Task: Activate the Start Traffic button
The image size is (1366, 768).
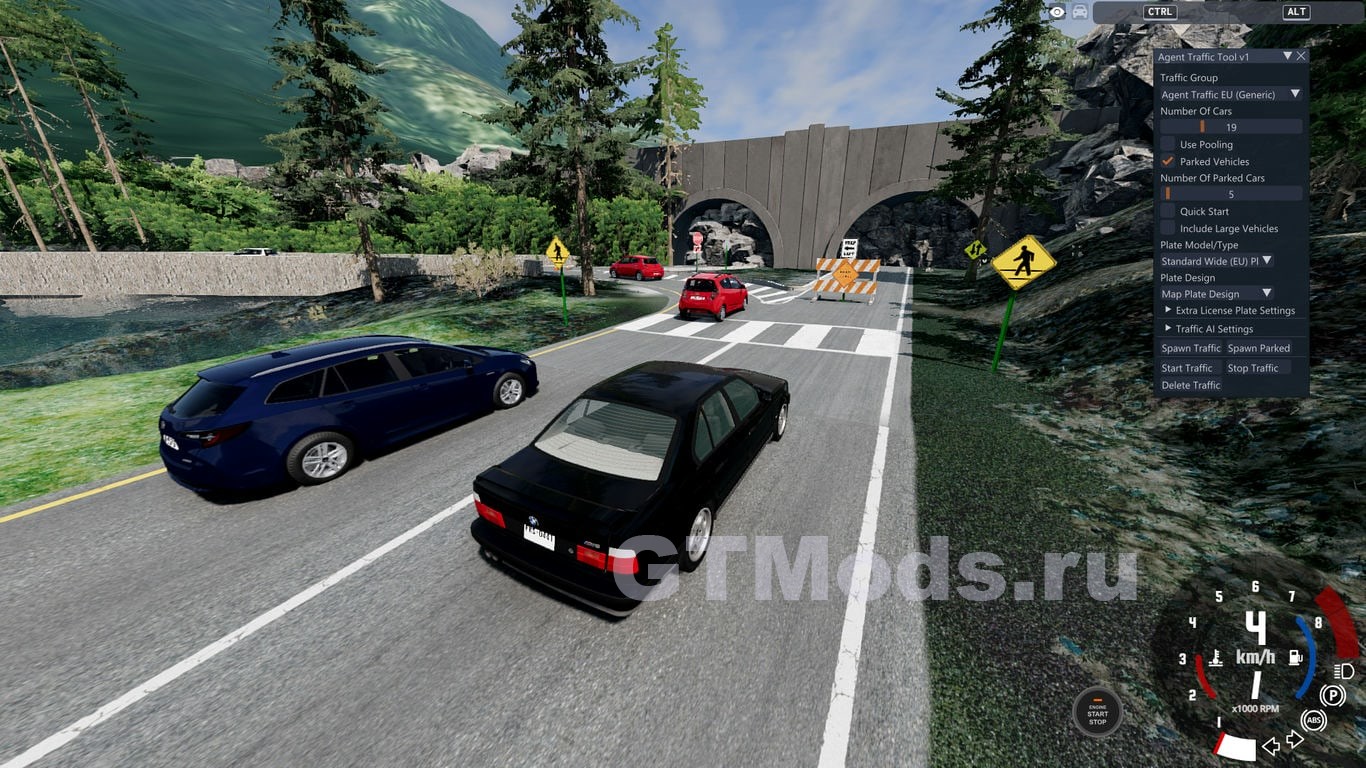Action: (x=1186, y=368)
